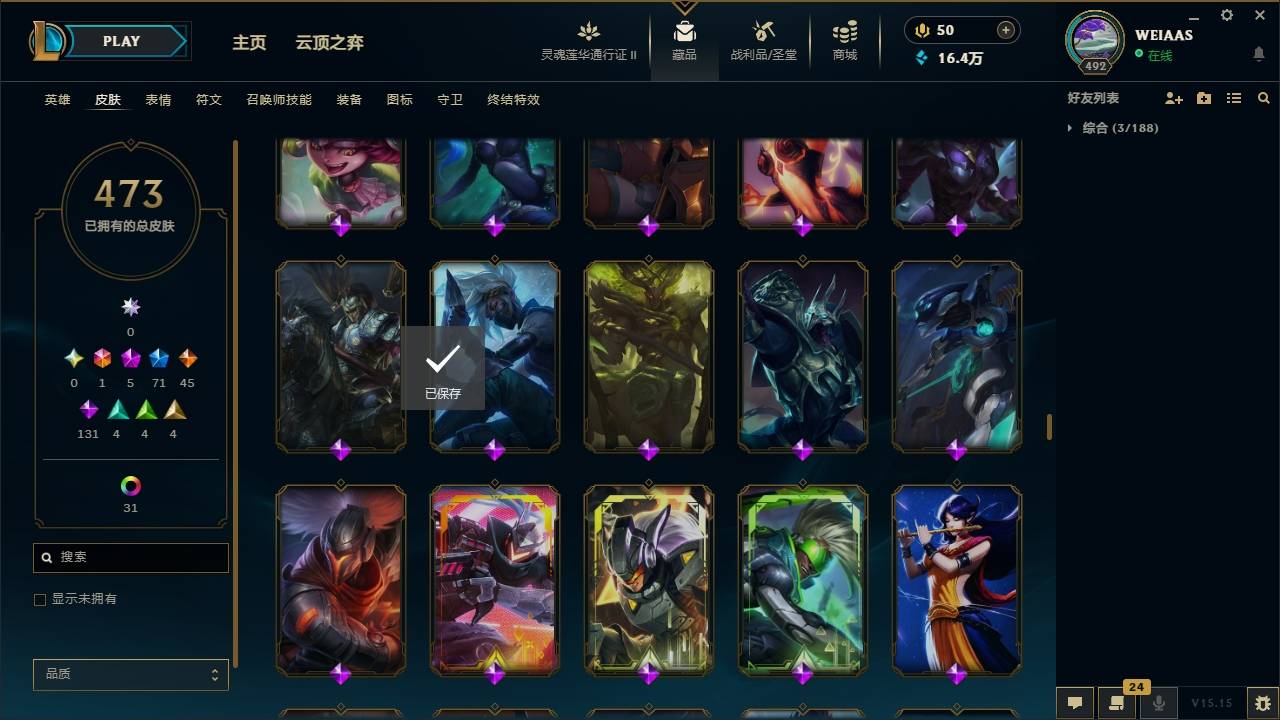Click the PLAY button

[121, 41]
